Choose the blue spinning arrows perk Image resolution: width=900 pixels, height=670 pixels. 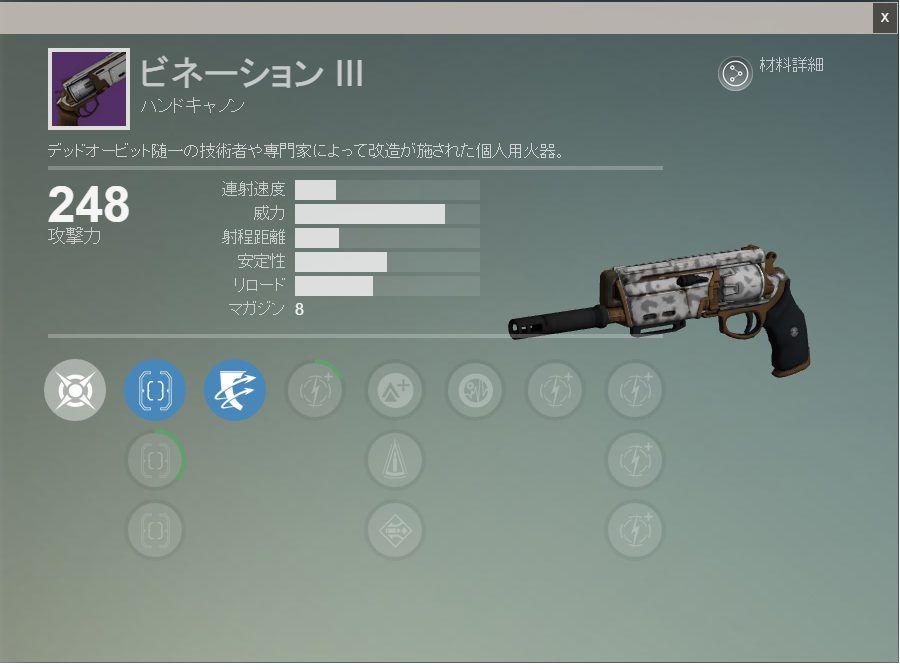pos(235,390)
